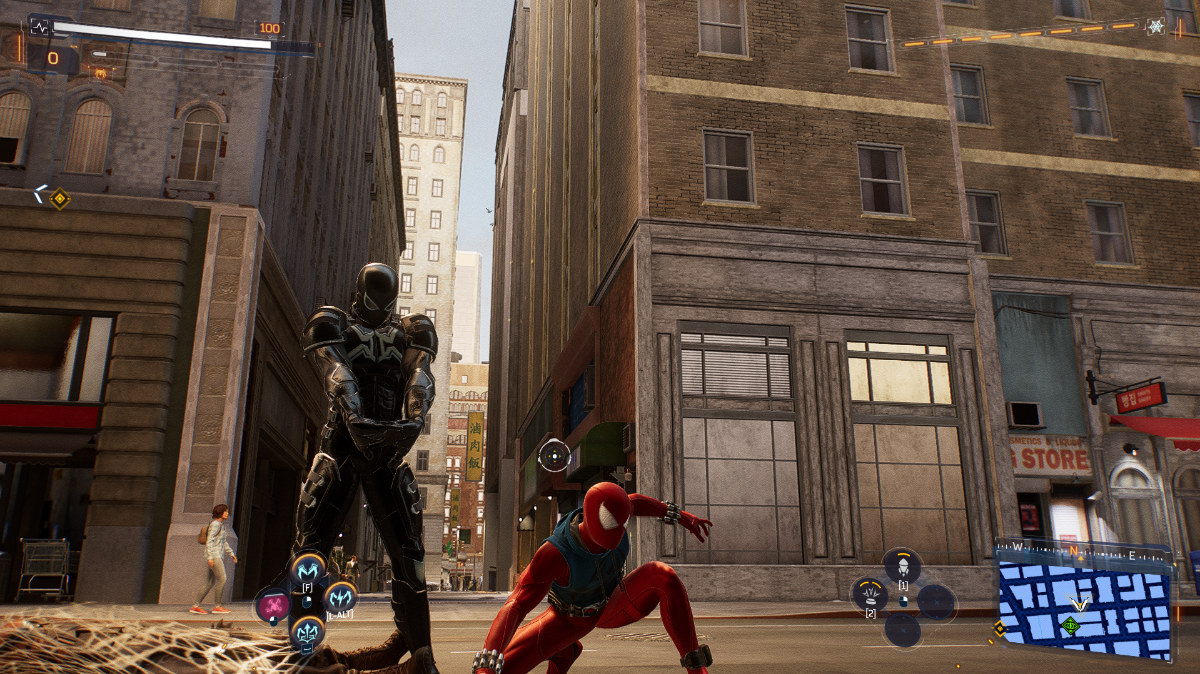Image resolution: width=1200 pixels, height=674 pixels.
Task: Activate the bottom upward-arrow ability icon
Action: 307,632
